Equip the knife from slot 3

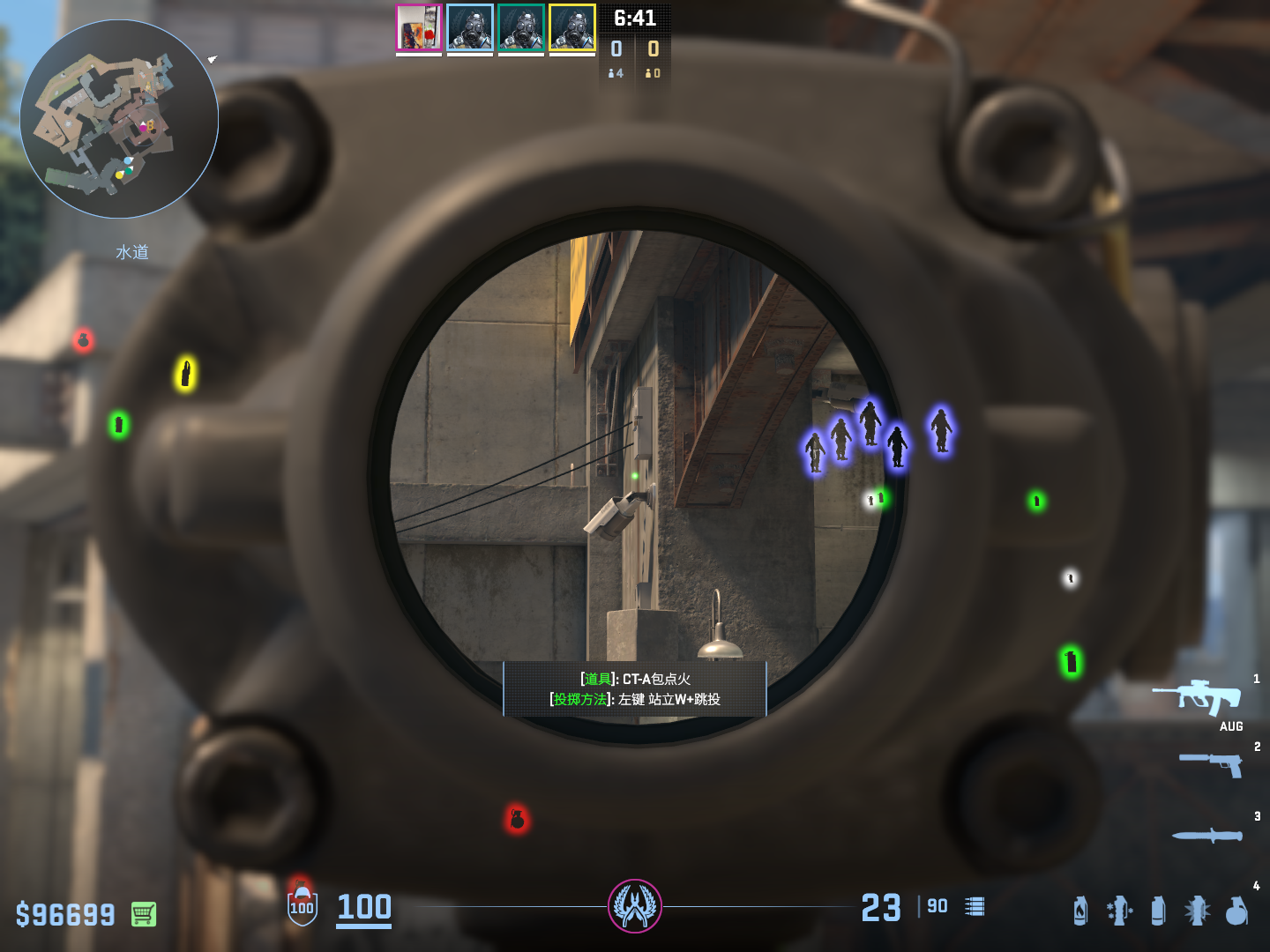(x=1207, y=835)
